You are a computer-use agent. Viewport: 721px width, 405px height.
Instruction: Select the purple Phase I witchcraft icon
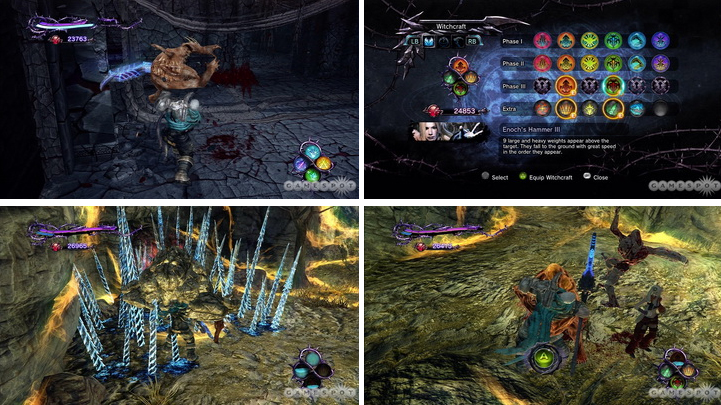tap(657, 42)
